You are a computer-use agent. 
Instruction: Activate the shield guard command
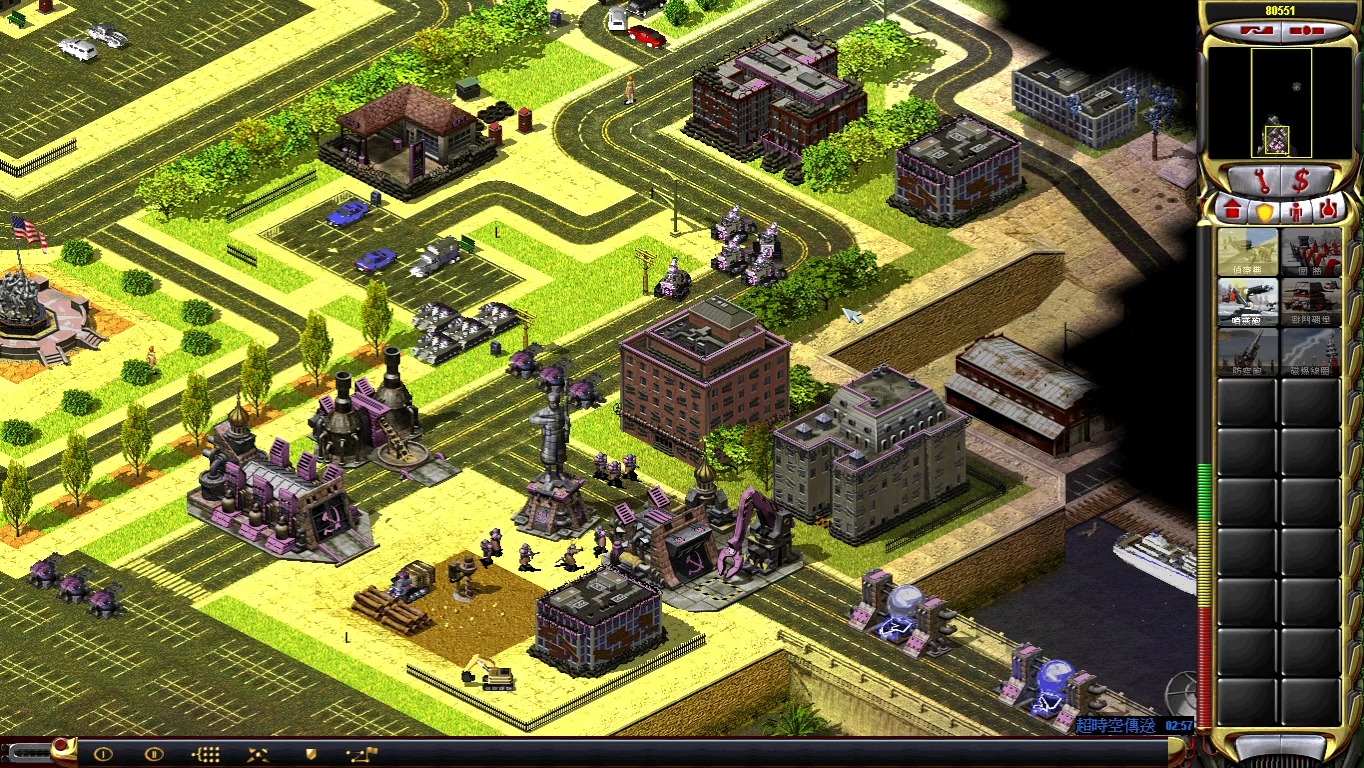click(310, 754)
